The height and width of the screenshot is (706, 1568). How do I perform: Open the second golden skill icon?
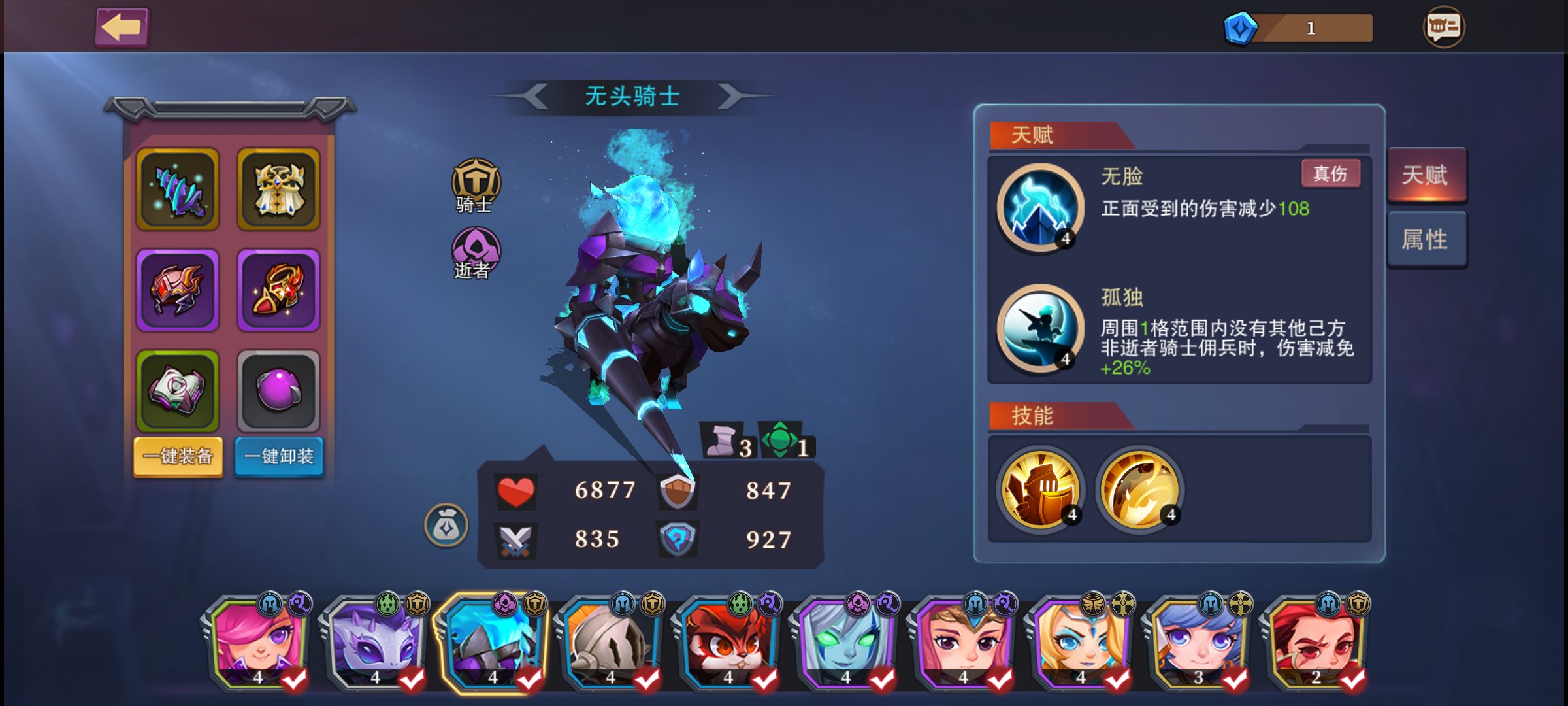(x=1139, y=489)
